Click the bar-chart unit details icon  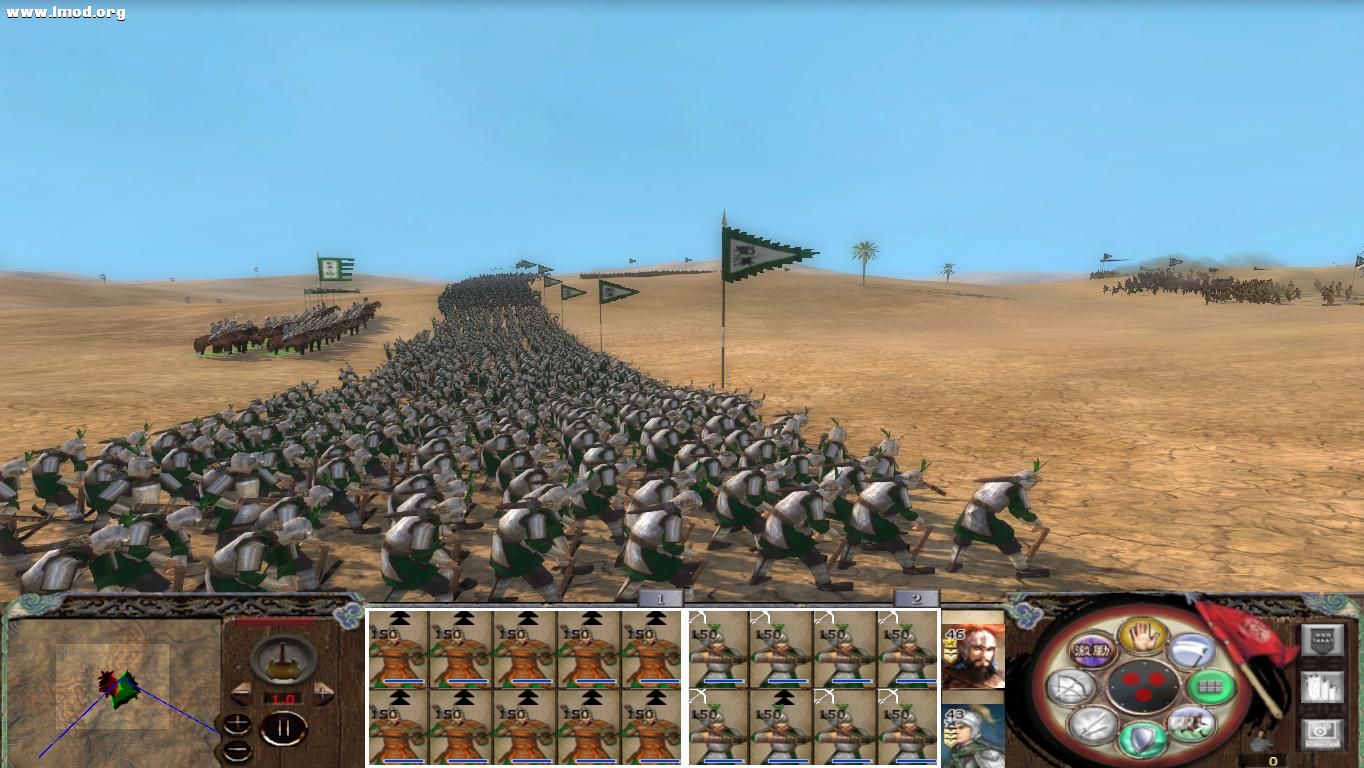pos(1322,687)
